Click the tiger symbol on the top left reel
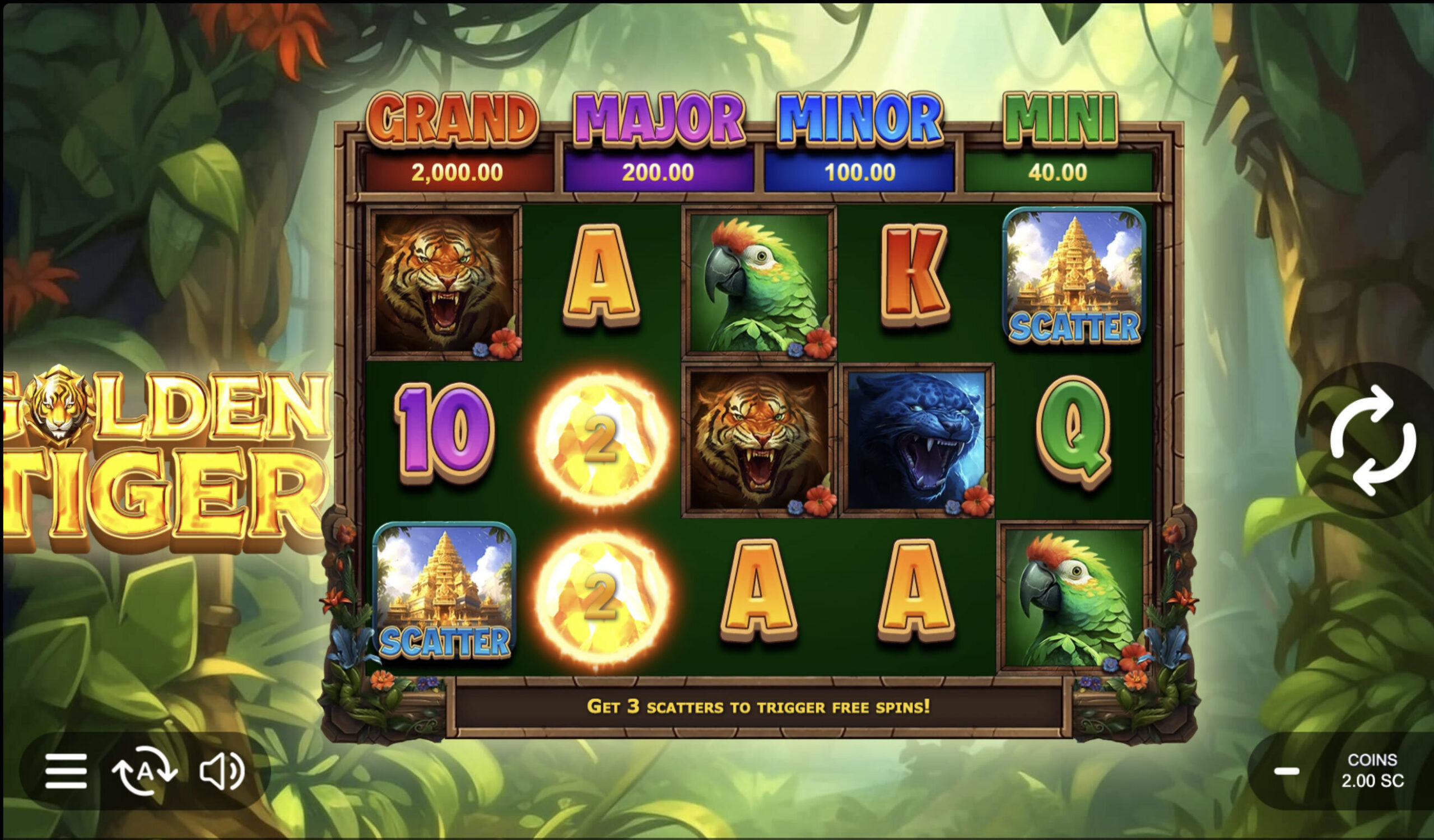 pos(446,287)
